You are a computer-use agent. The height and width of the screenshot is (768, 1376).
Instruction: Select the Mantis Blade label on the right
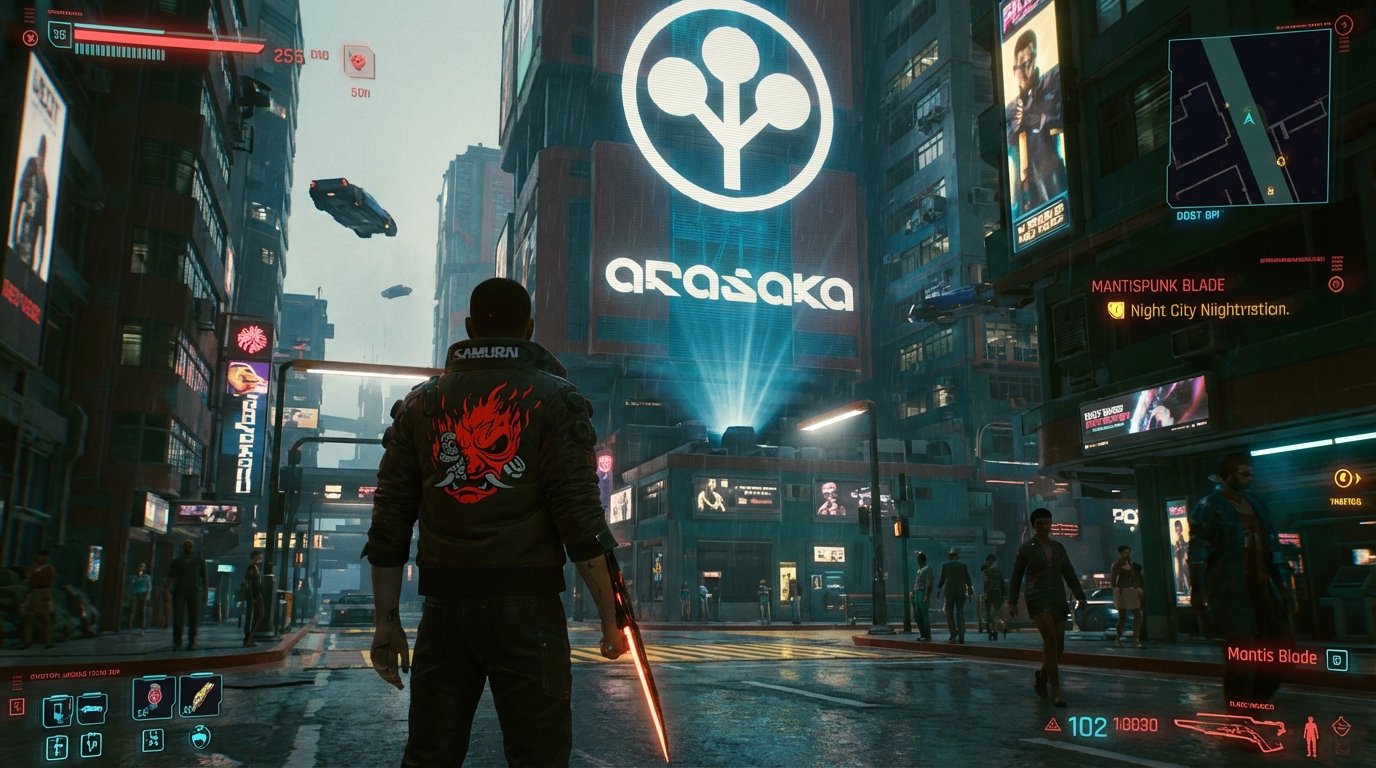pyautogui.click(x=1272, y=657)
